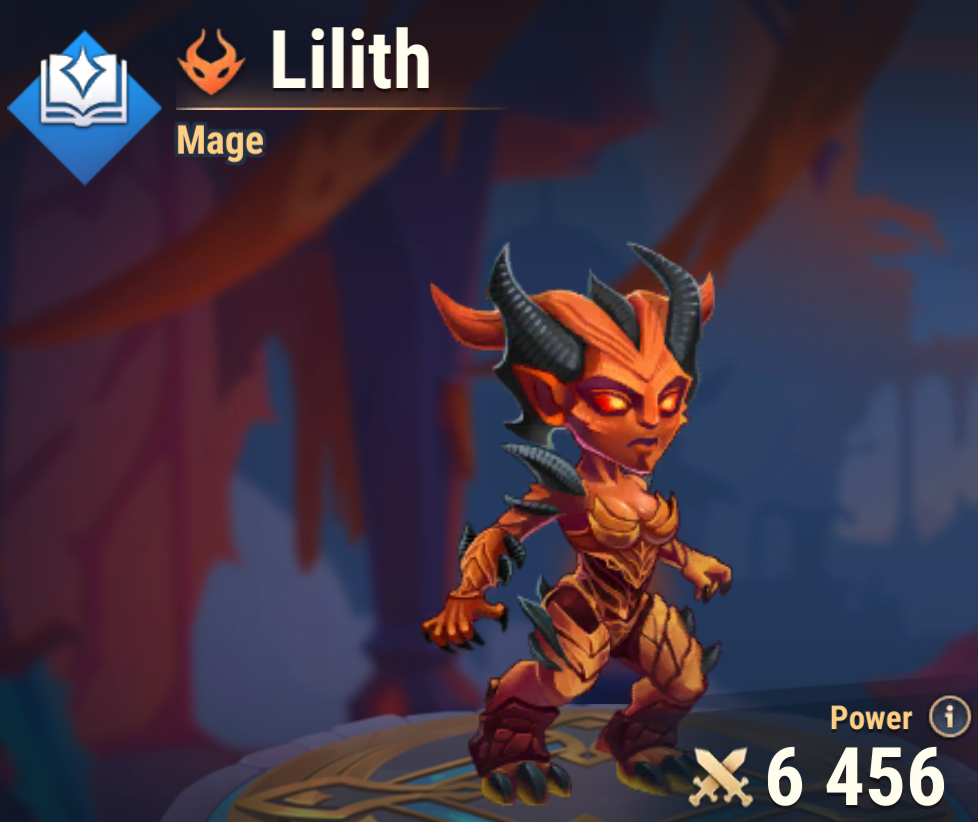978x822 pixels.
Task: Open the Power info tooltip button
Action: (949, 716)
